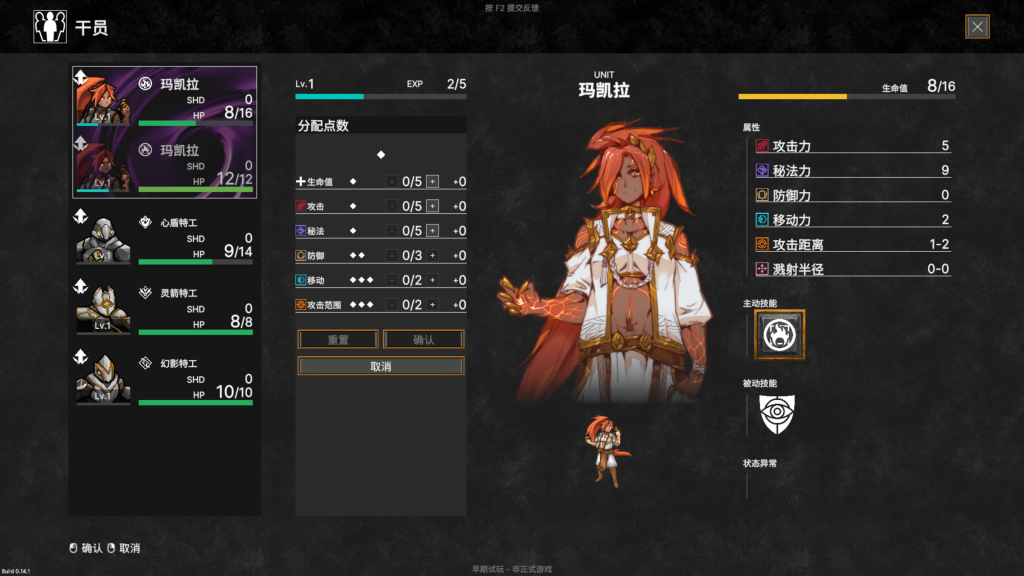Pick the 幻影特工 operative row
This screenshot has height=576, width=1024.
pyautogui.click(x=165, y=379)
